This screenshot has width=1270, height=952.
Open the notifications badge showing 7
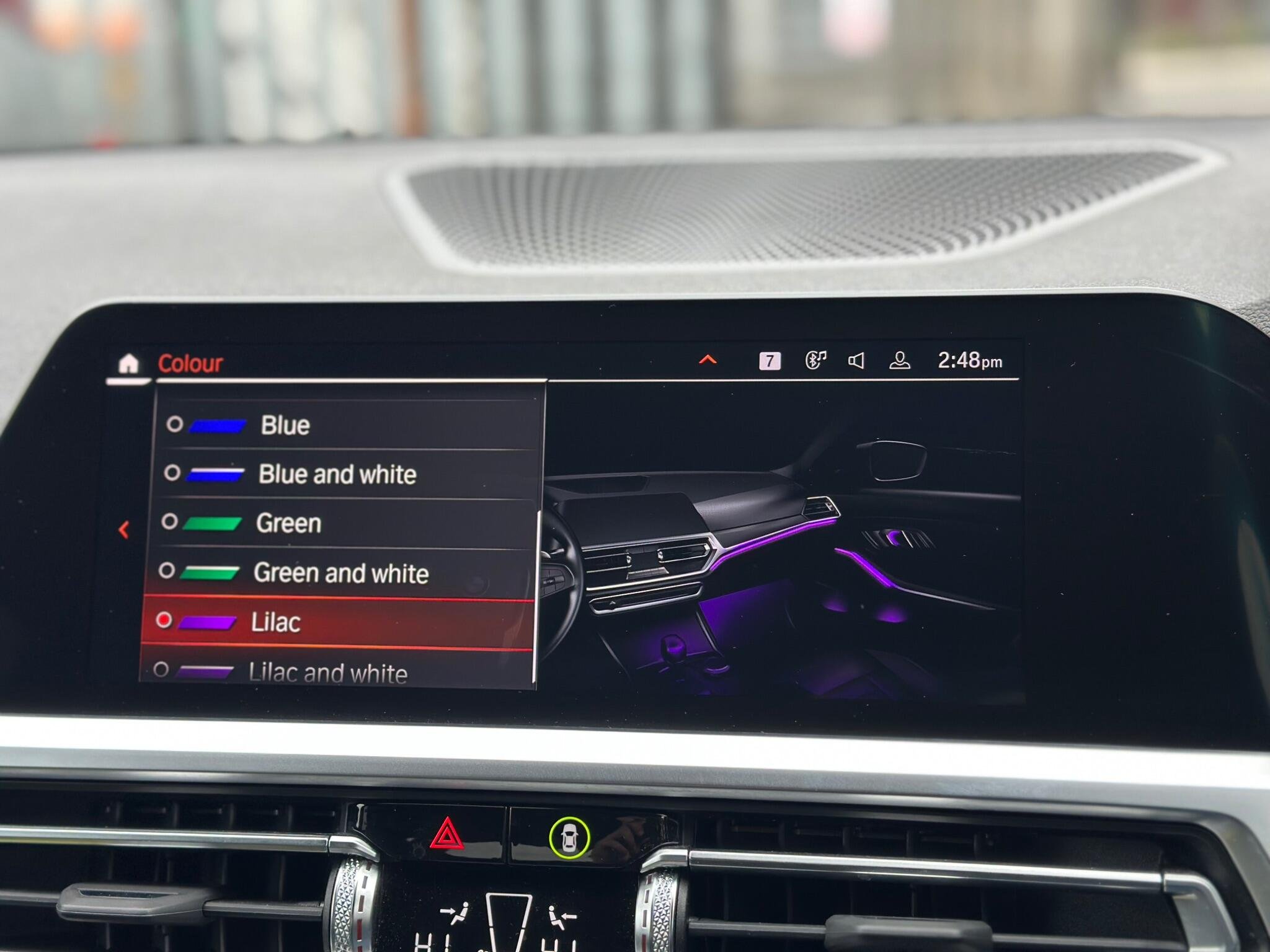click(770, 361)
